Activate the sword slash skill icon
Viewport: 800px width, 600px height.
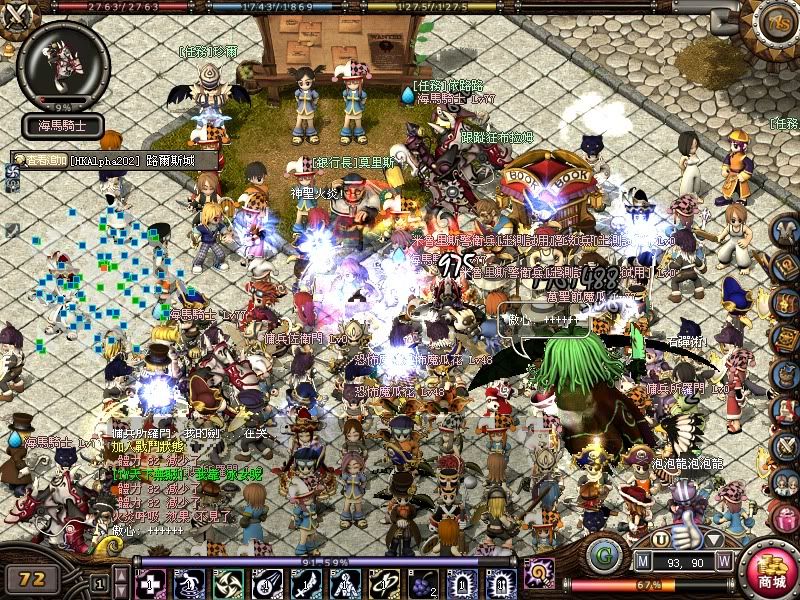pos(305,582)
